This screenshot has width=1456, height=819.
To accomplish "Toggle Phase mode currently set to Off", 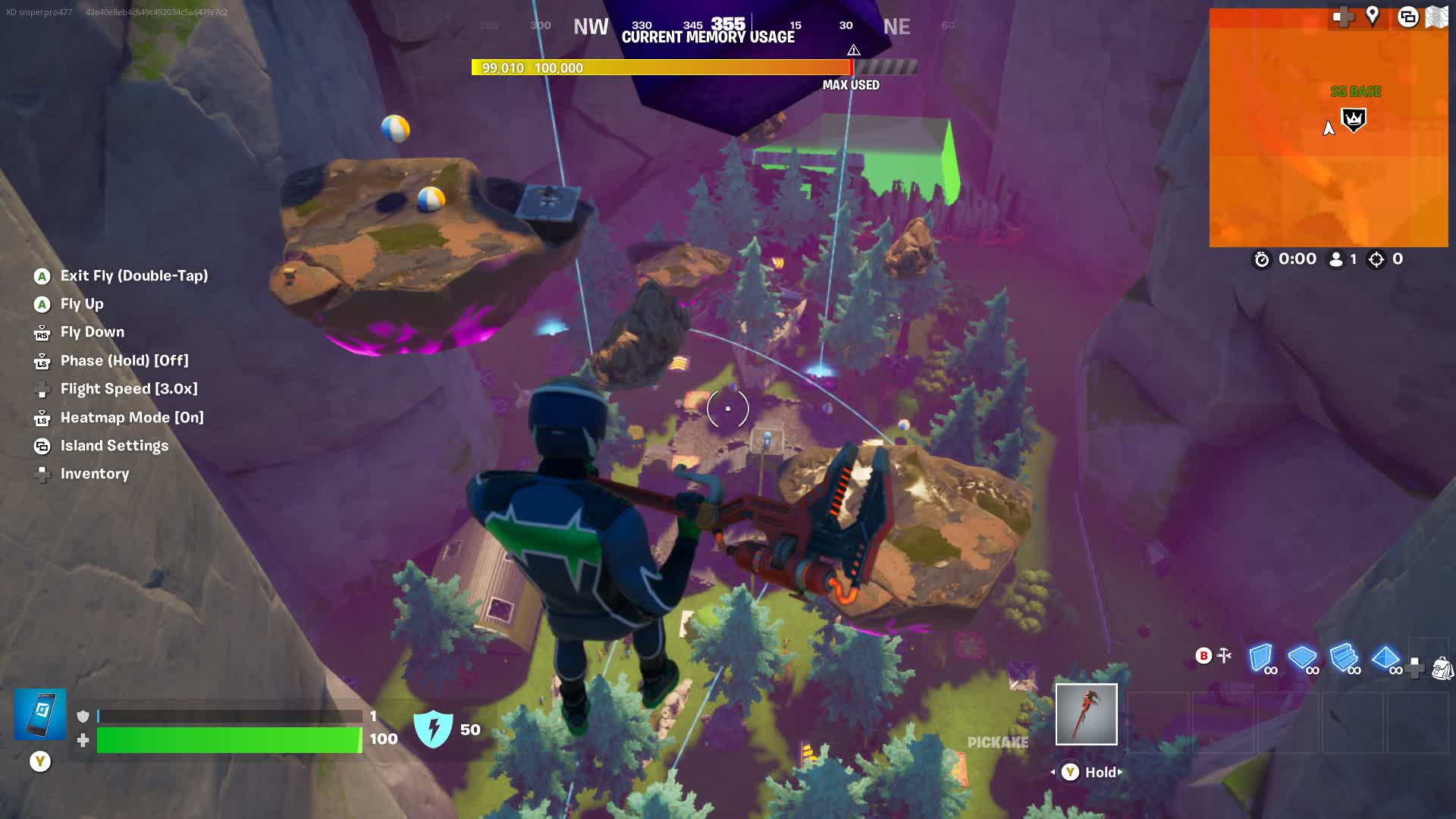I will [124, 361].
